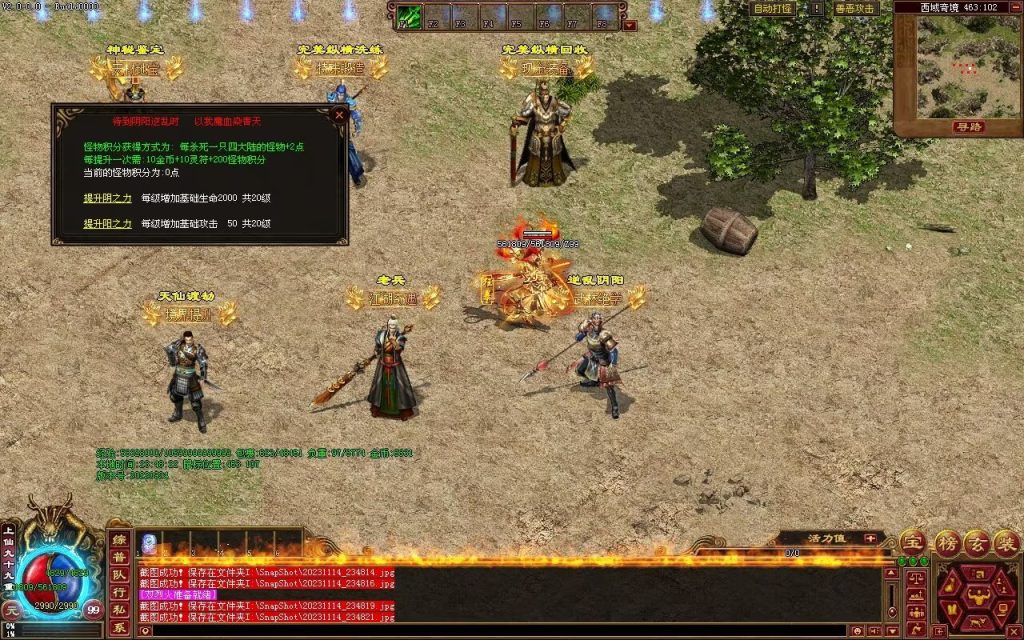The width and height of the screenshot is (1024, 640).
Task: Choose the second 提升阴之力 option (base attack)
Action: tap(107, 224)
